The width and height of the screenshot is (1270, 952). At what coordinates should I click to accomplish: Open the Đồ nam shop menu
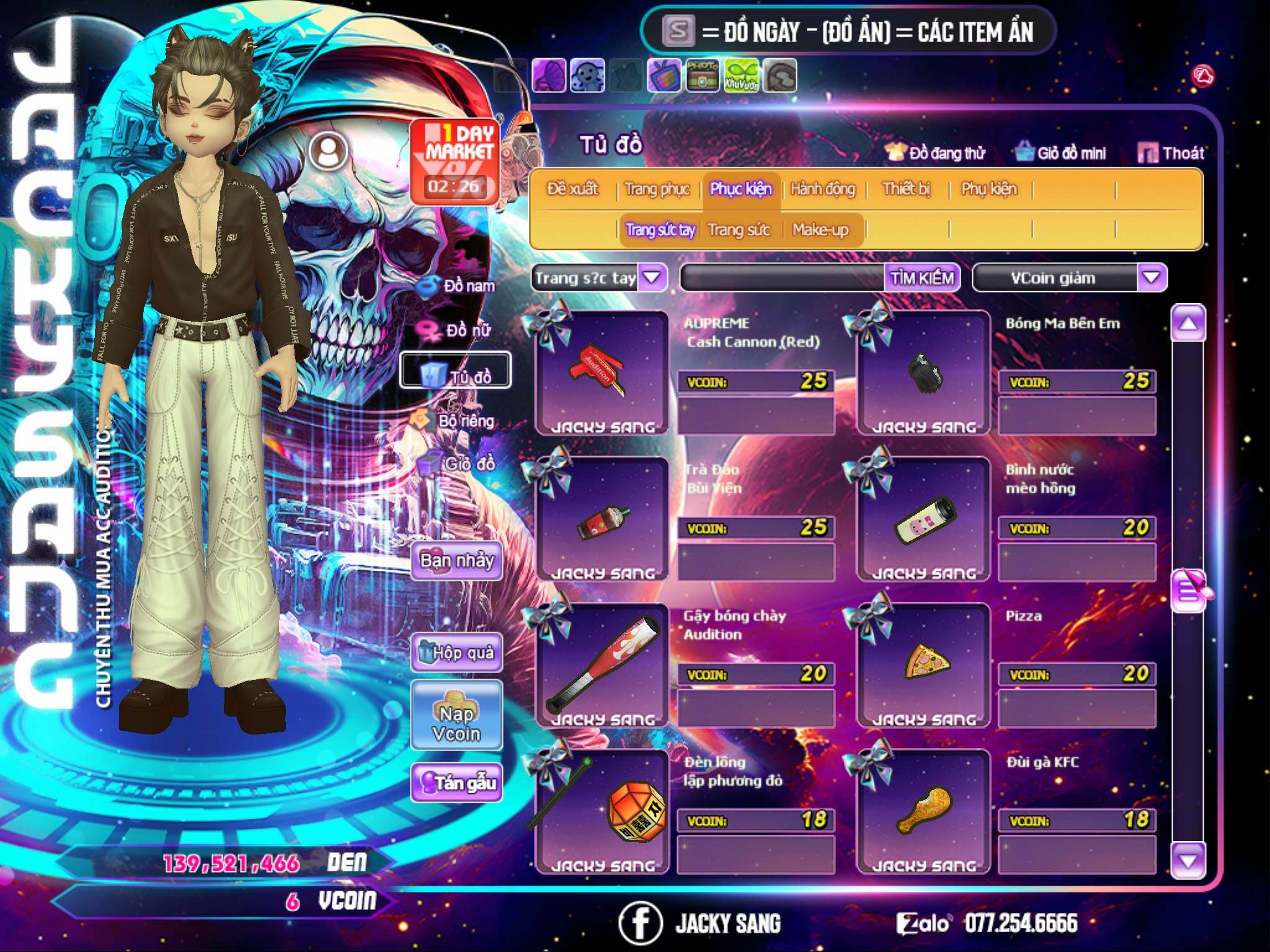pos(458,286)
